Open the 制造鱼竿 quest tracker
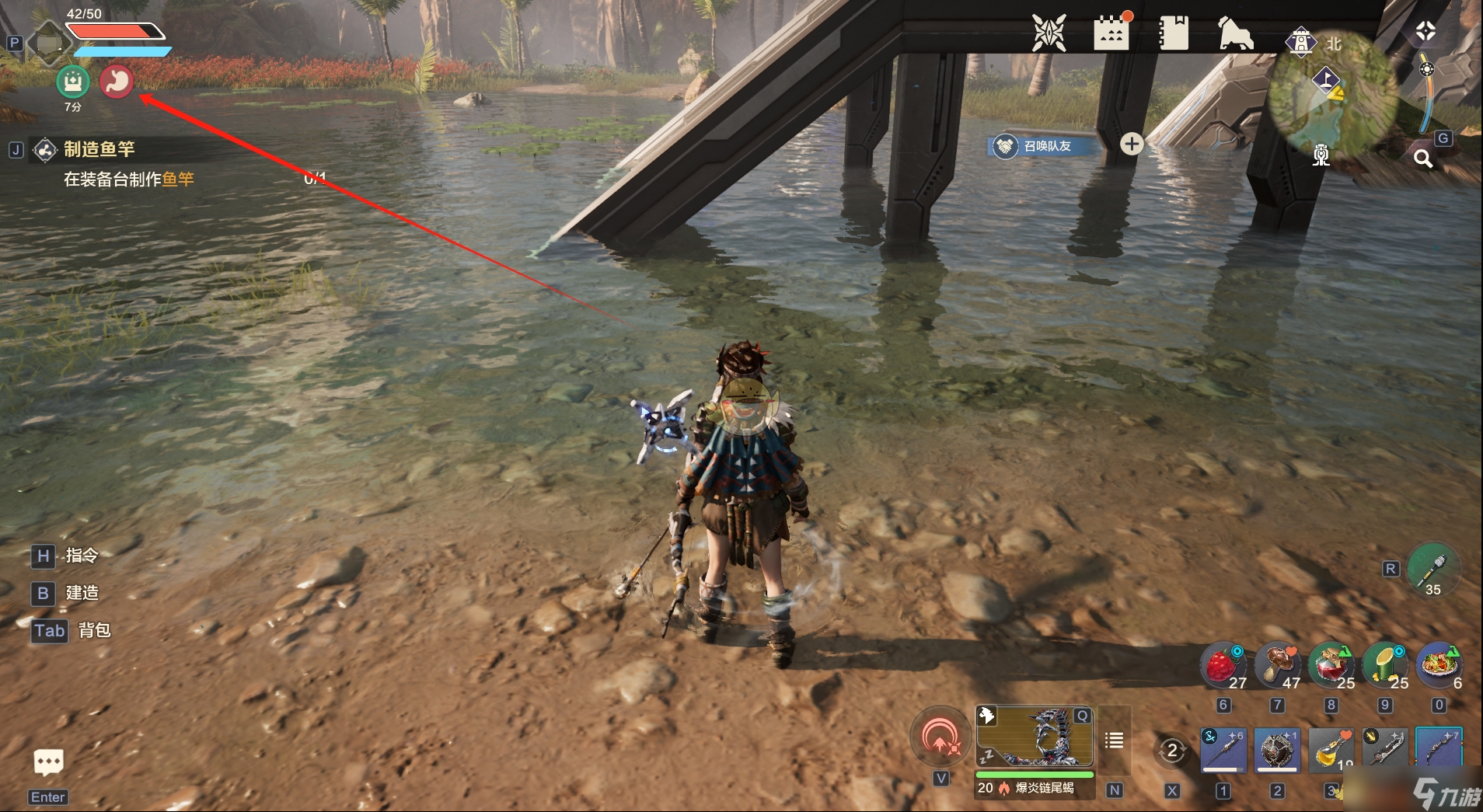 99,149
